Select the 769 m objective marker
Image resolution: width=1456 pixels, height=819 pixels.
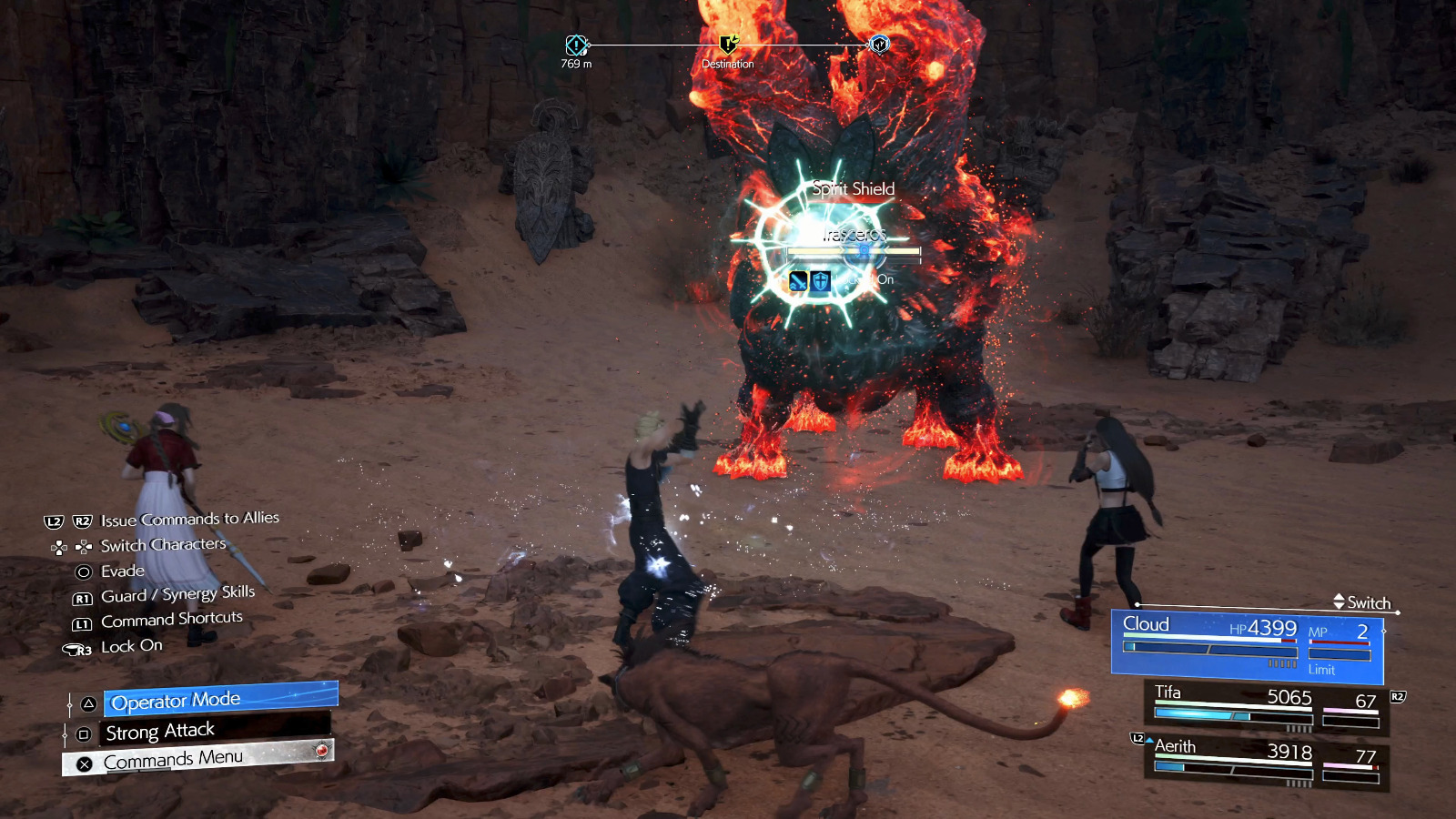coord(576,45)
